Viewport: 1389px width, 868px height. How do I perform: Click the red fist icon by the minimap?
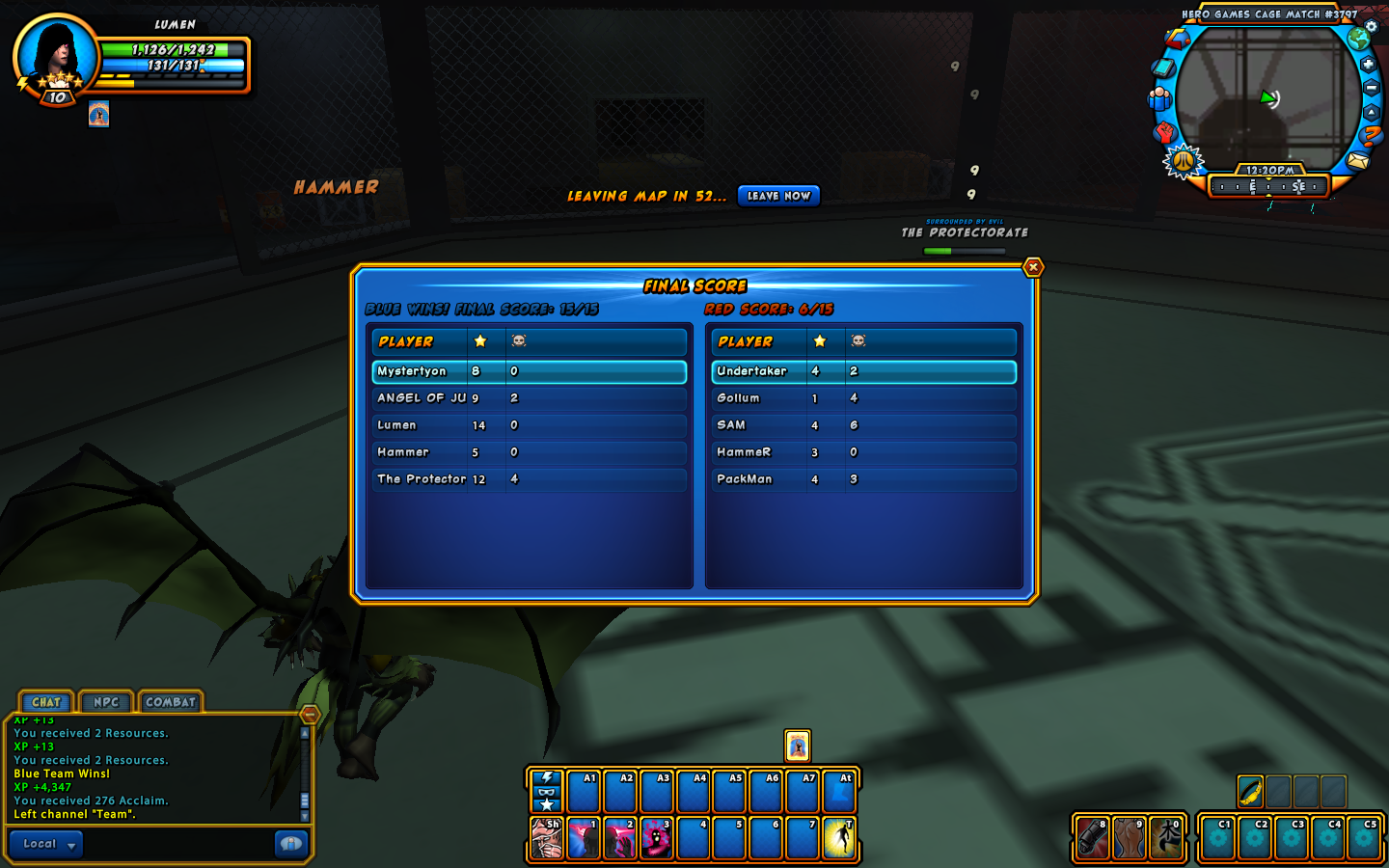pos(1165,130)
